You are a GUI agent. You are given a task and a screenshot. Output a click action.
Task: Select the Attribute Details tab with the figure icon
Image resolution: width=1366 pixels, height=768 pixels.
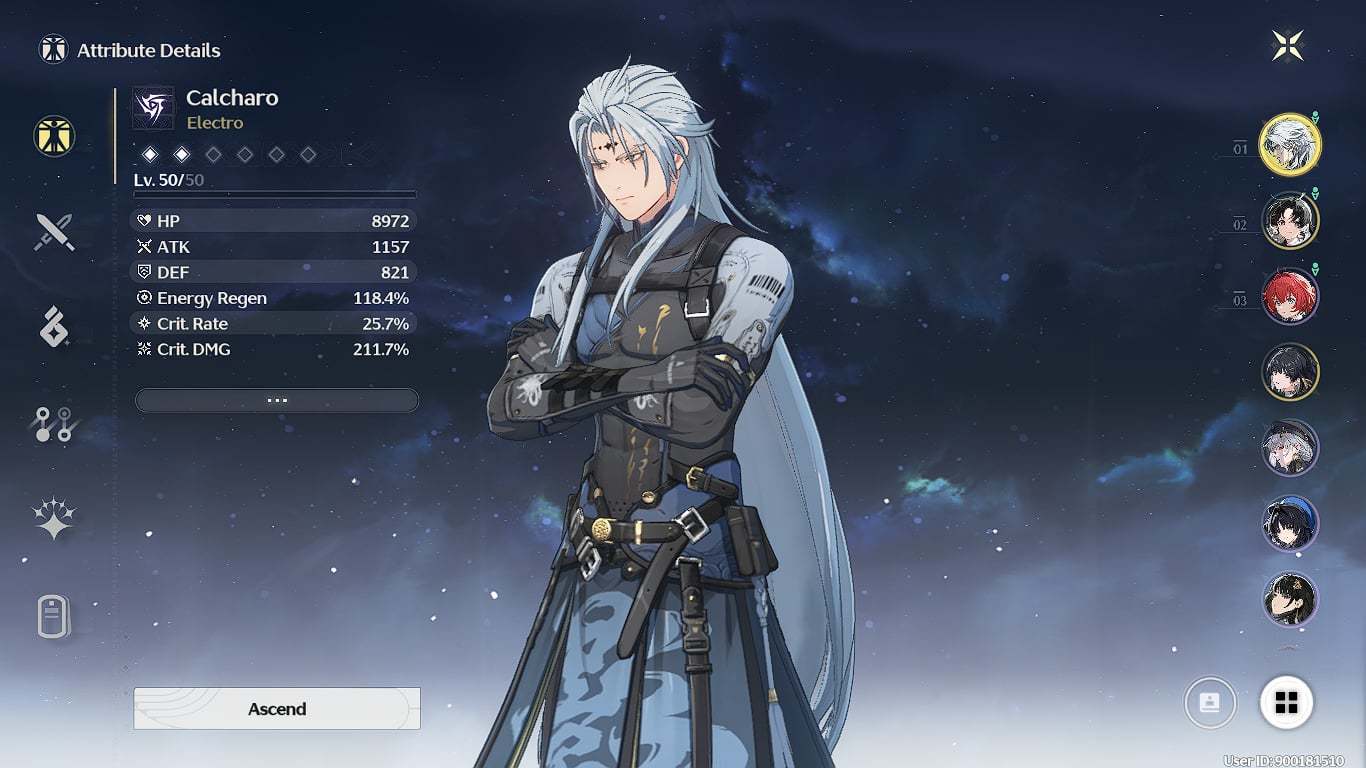coord(54,135)
